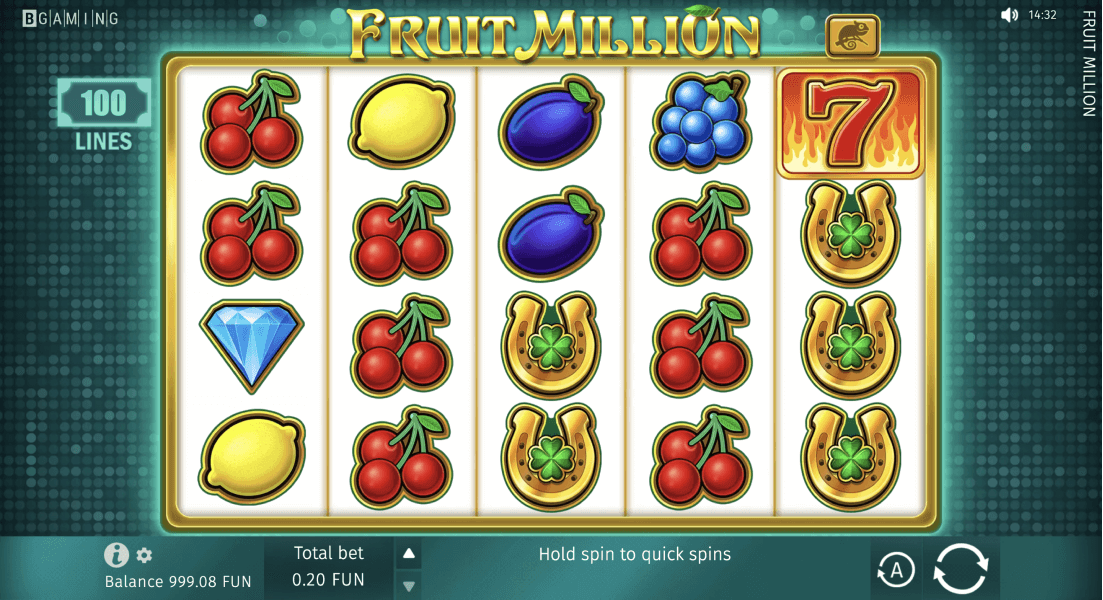Spin the reels with the circular arrows button

961,569
